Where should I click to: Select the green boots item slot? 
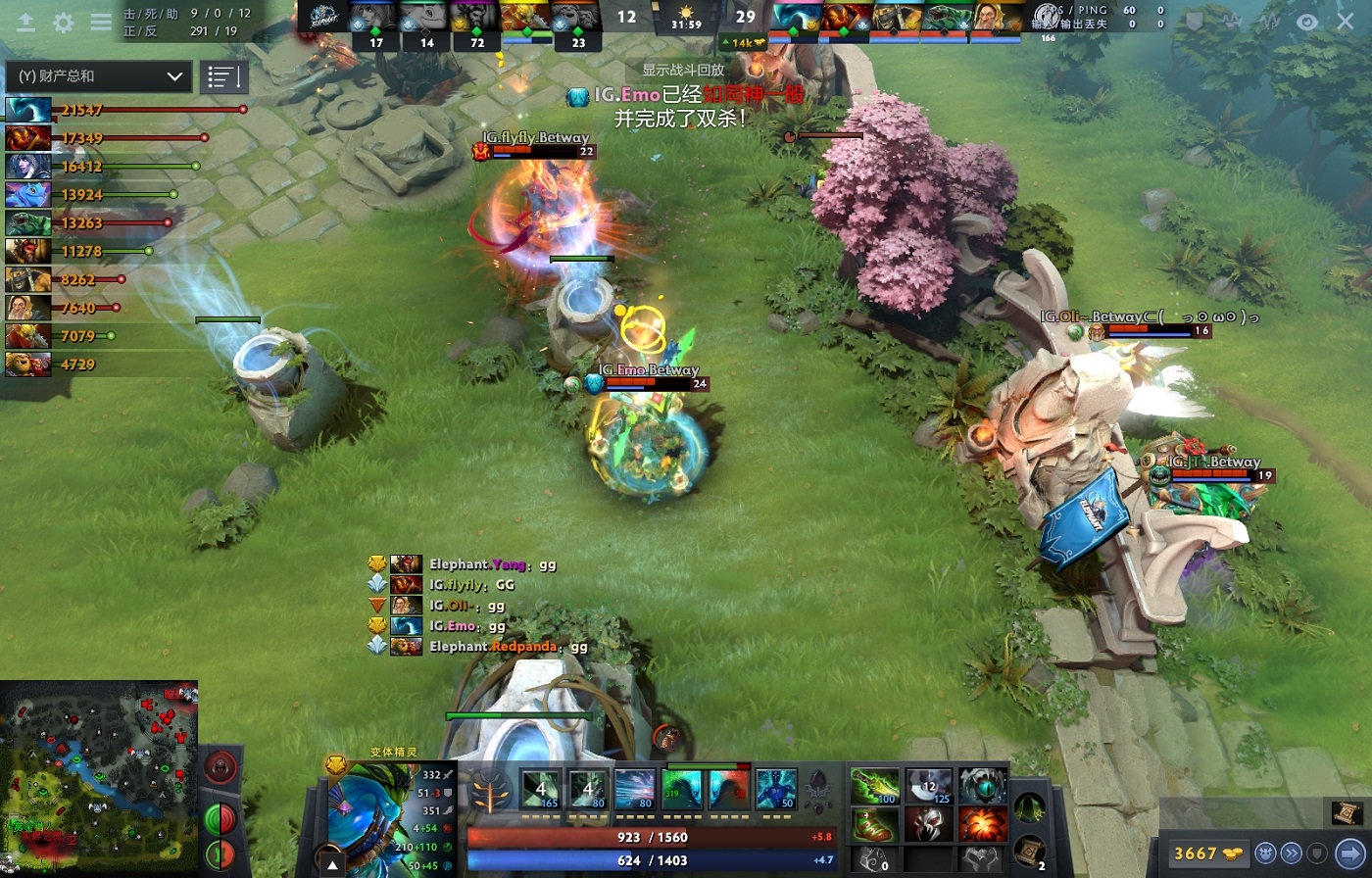coord(874,826)
